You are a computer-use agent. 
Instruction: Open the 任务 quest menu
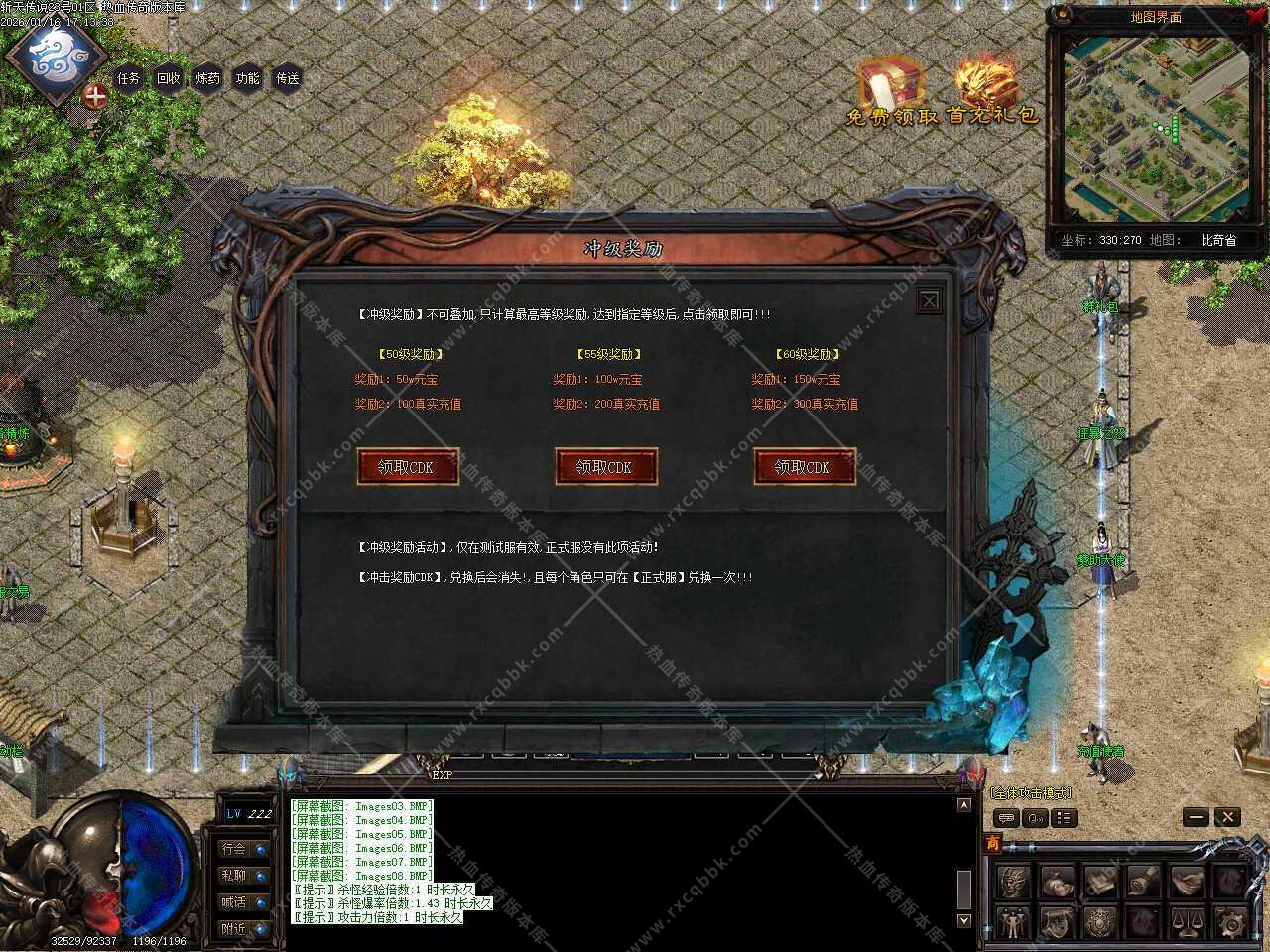[x=129, y=78]
